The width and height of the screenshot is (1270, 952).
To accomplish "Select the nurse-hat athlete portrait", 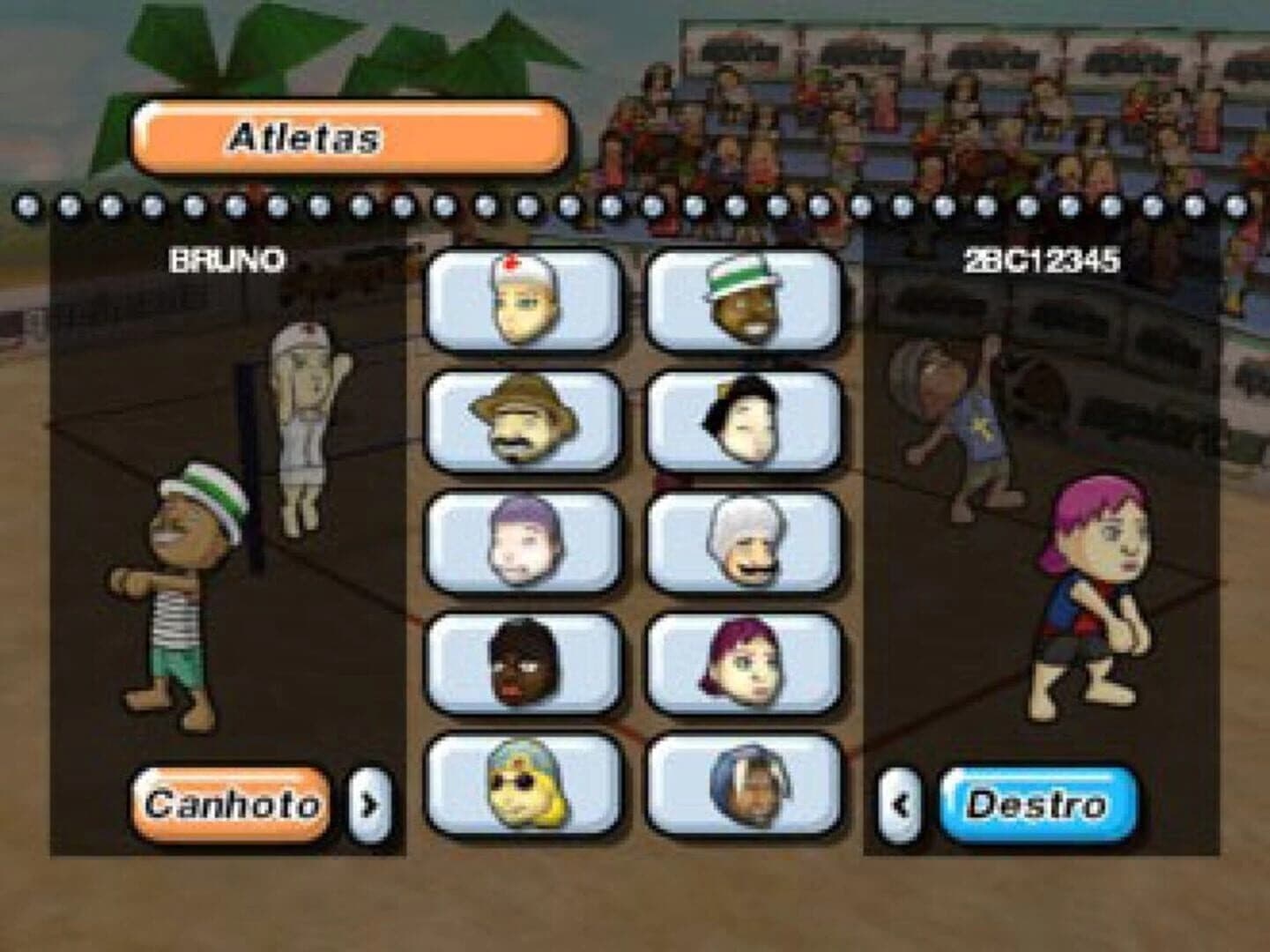I will [522, 301].
